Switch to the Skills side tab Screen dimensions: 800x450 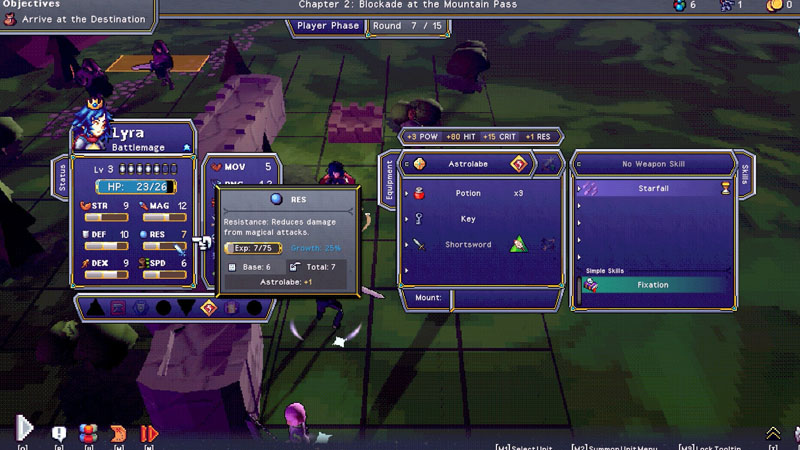click(x=744, y=174)
